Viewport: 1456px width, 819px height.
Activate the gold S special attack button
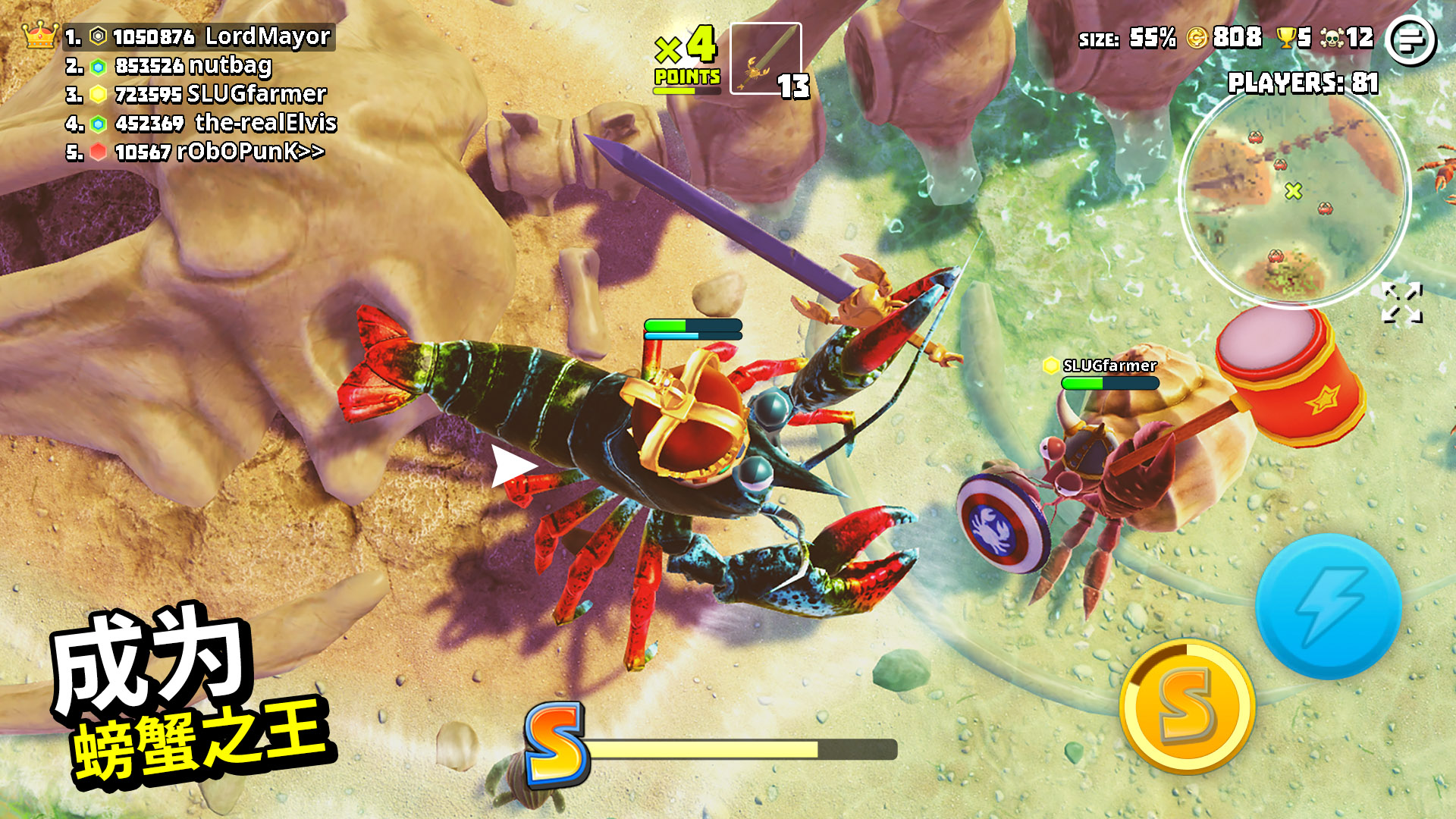(x=1187, y=707)
